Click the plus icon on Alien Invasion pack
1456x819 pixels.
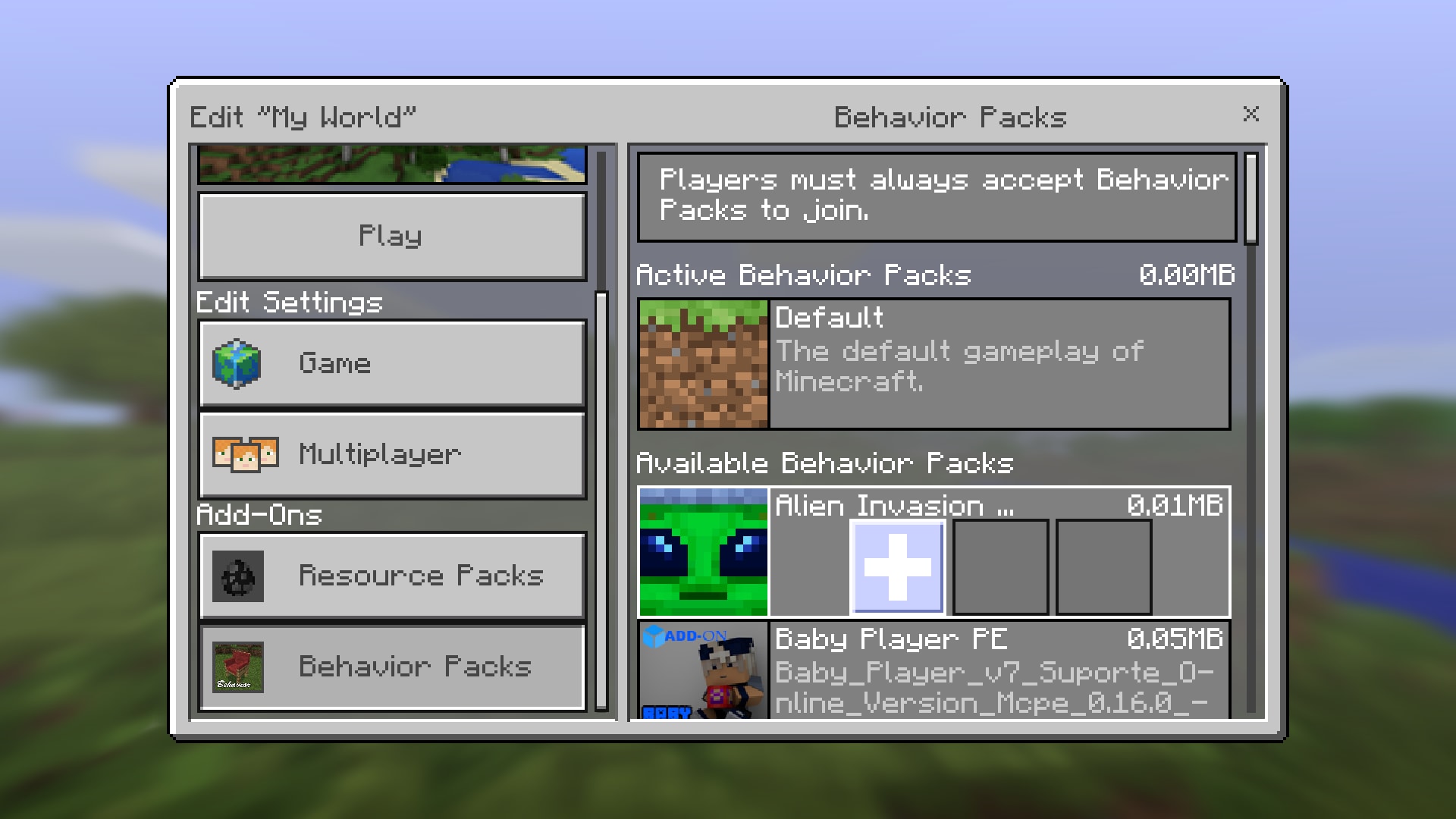[x=896, y=565]
